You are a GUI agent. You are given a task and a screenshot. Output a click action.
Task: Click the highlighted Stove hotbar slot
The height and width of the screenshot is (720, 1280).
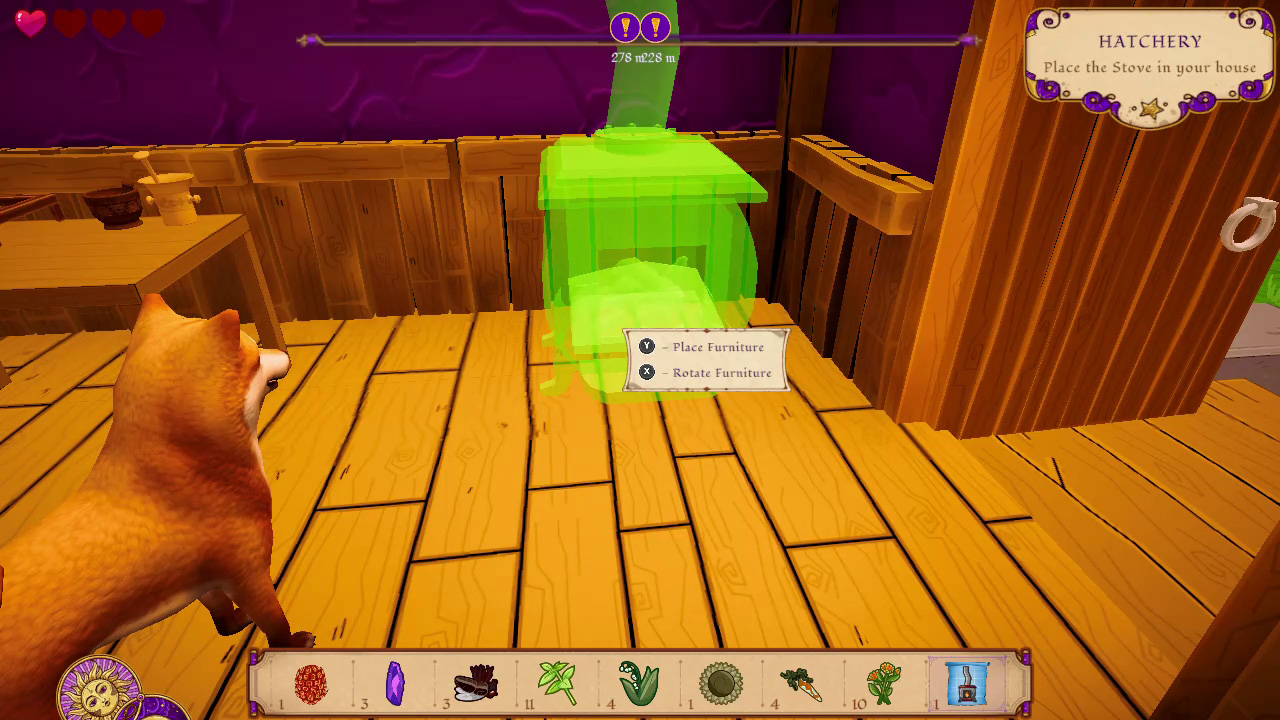pos(968,683)
